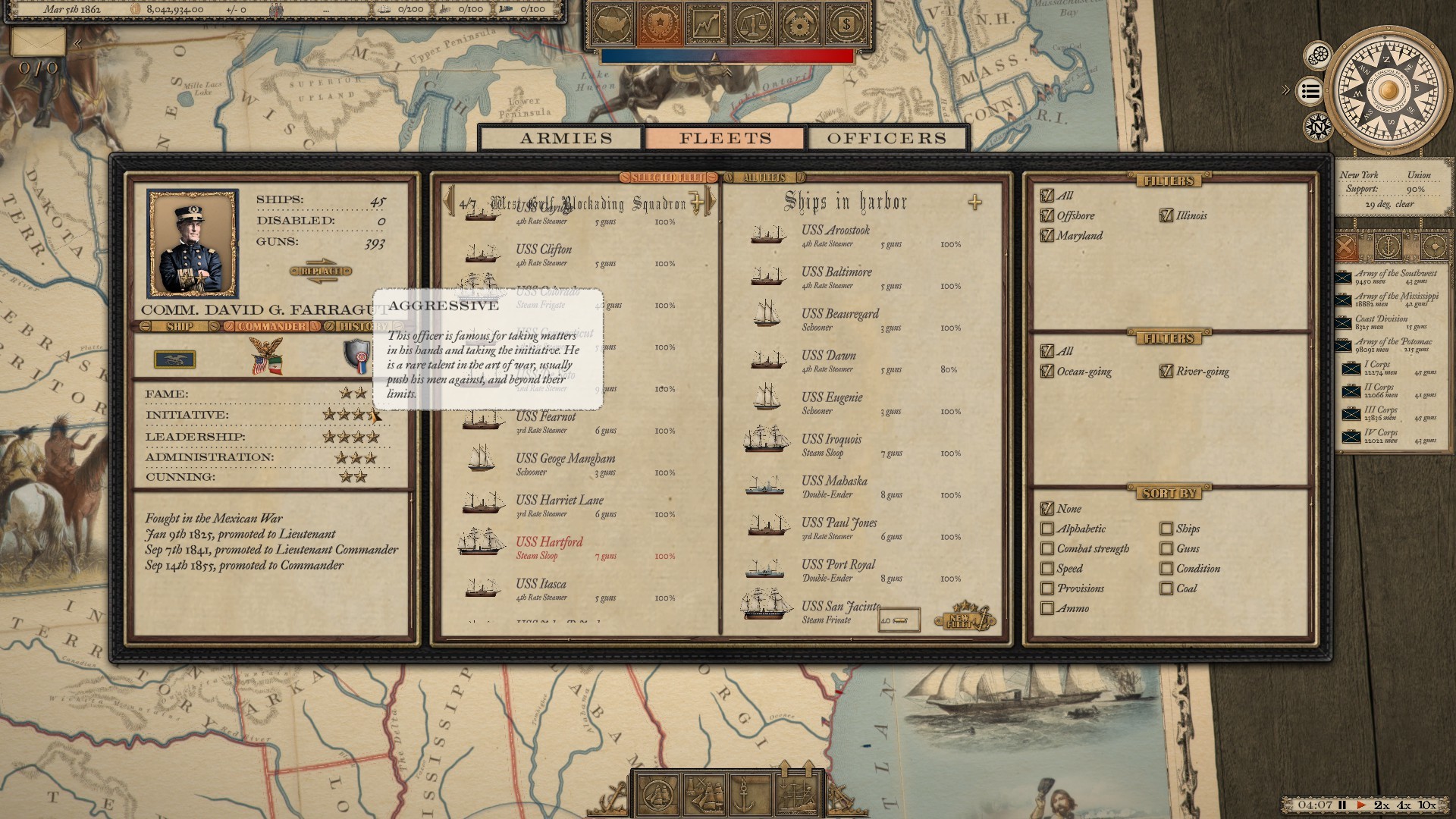Image resolution: width=1456 pixels, height=819 pixels.
Task: Check the Combat strength sort option
Action: [1049, 548]
